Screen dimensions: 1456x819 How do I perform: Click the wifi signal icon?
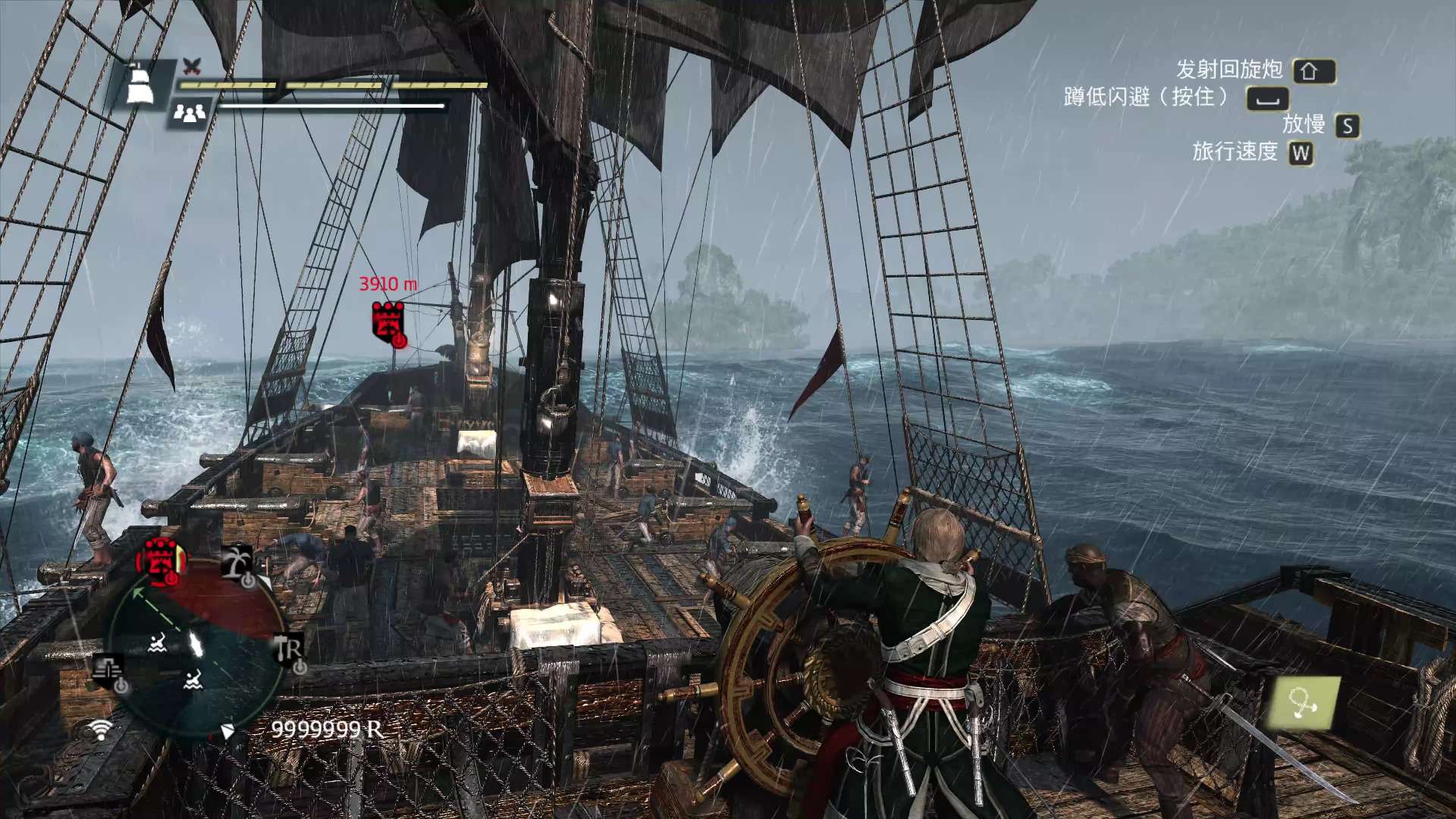click(x=99, y=730)
